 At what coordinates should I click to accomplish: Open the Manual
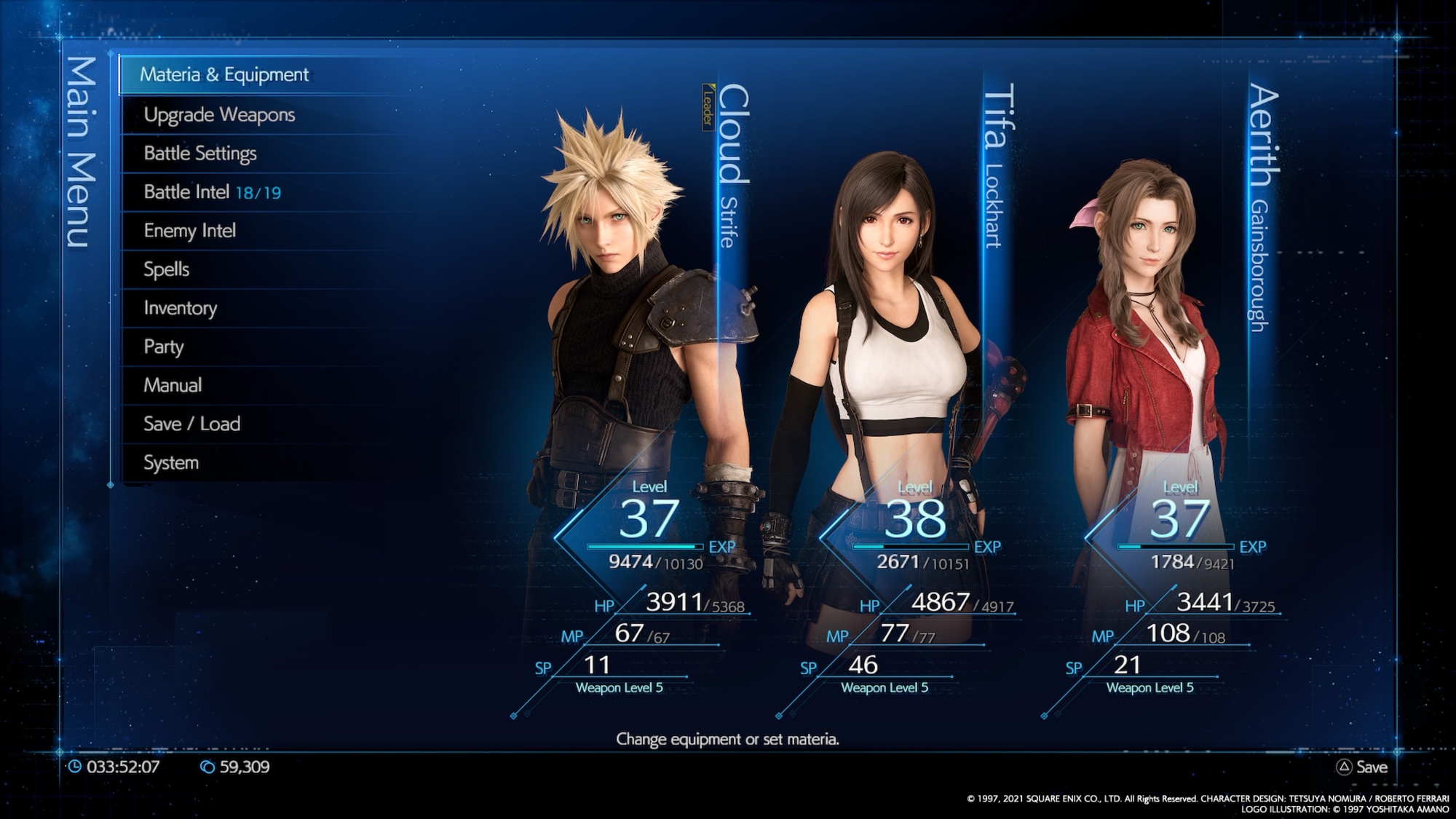tap(173, 385)
